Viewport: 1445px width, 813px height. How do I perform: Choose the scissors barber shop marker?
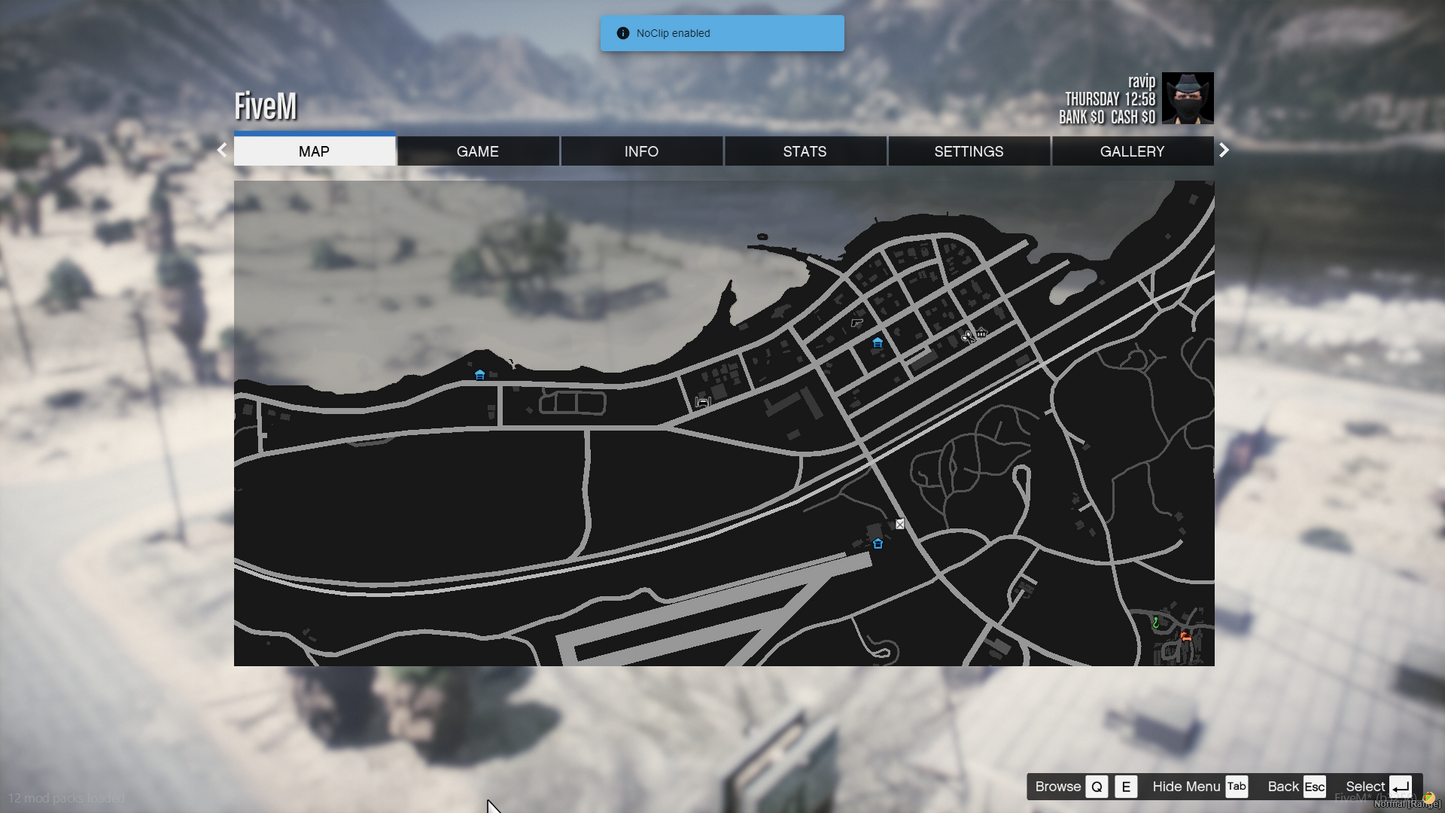pos(967,336)
